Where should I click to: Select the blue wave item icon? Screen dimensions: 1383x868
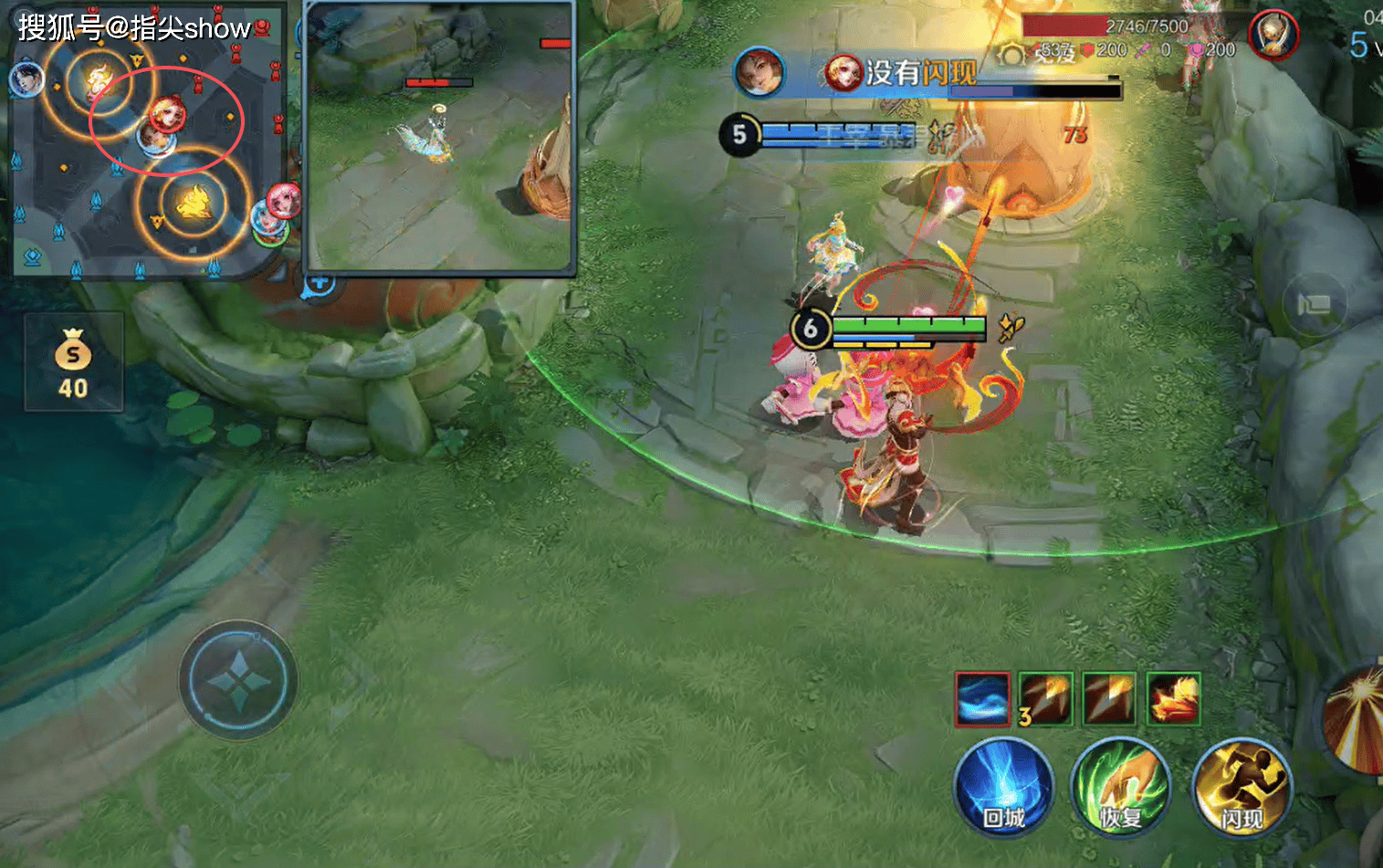pyautogui.click(x=982, y=699)
